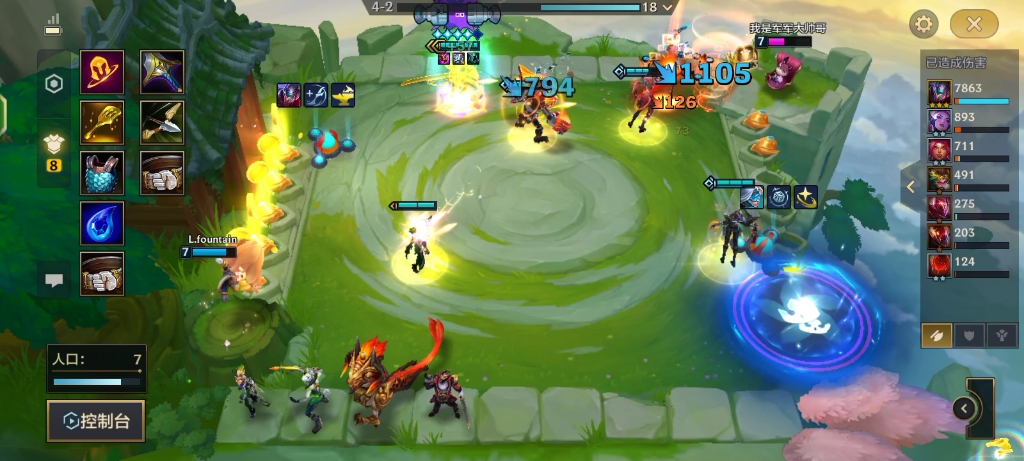Select the Recurve Bow item
Viewport: 1024px width, 461px height.
(x=162, y=122)
